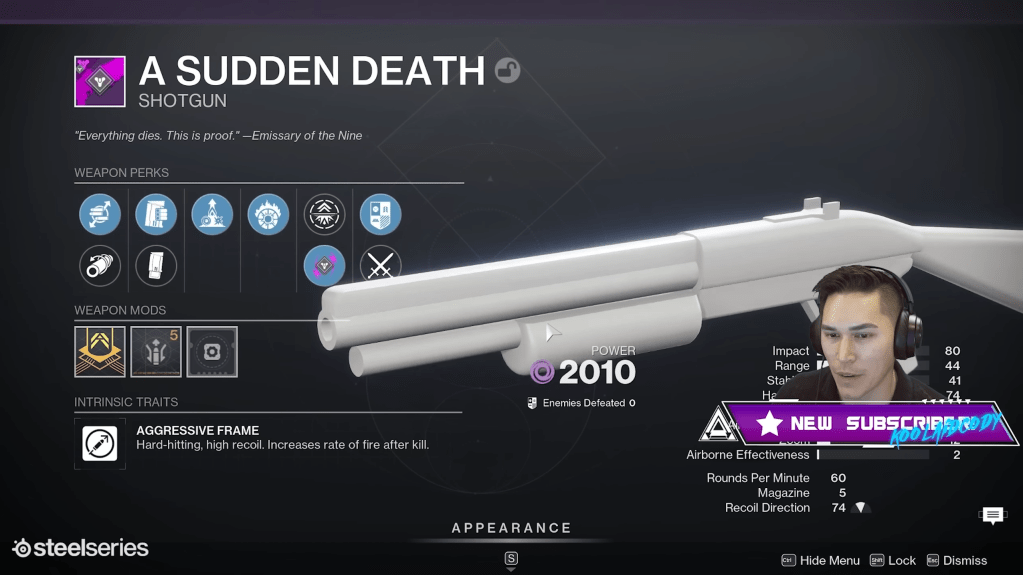This screenshot has width=1023, height=575.
Task: Open the Appearance section
Action: 511,528
